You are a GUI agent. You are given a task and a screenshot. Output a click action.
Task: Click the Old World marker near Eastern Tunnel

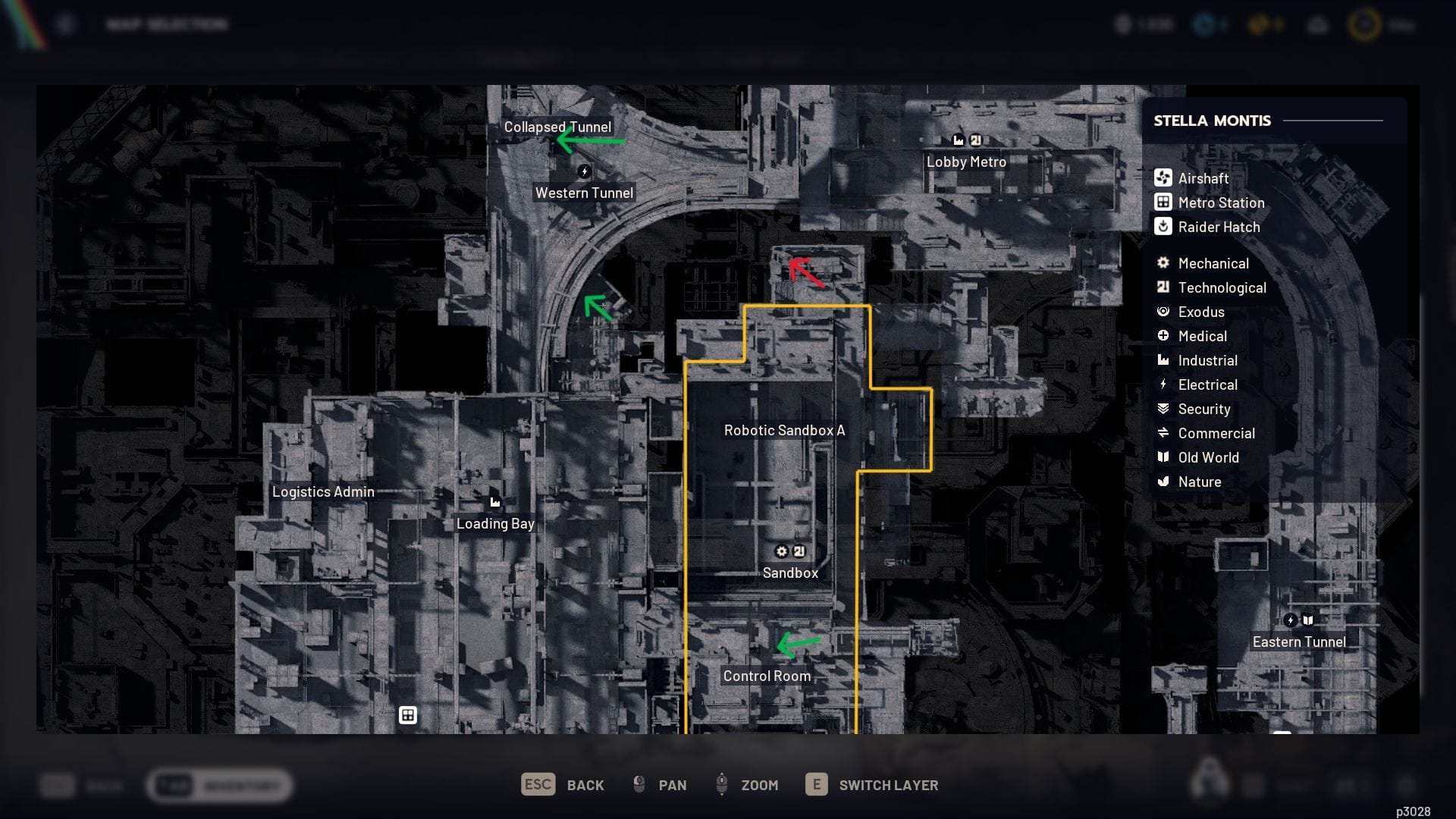pyautogui.click(x=1307, y=620)
